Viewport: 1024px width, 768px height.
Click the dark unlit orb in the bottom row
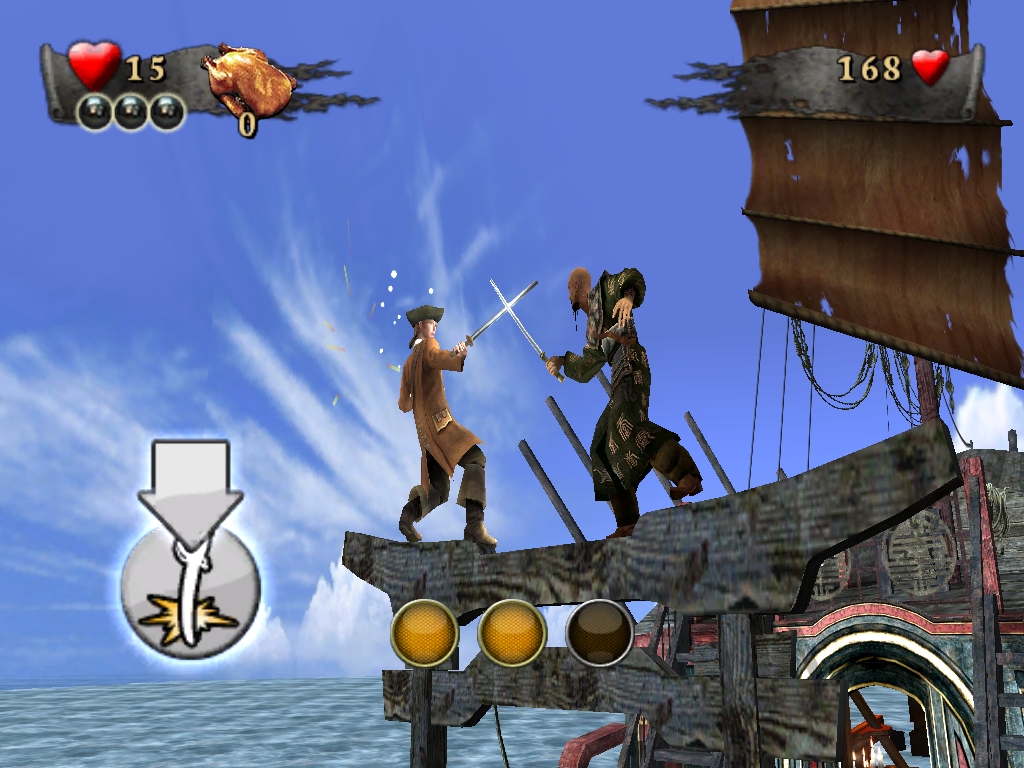click(599, 633)
